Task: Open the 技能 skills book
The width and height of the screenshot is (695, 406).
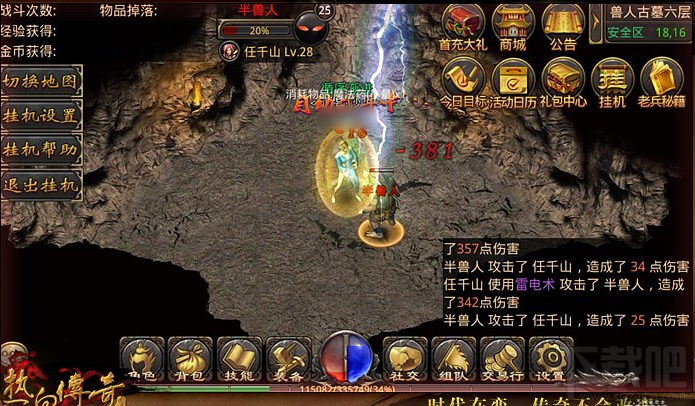Action: coord(237,358)
